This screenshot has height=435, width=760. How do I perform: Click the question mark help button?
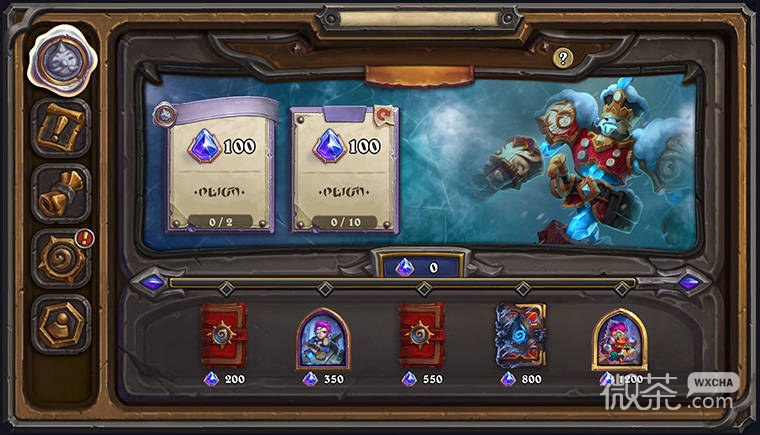pos(562,58)
